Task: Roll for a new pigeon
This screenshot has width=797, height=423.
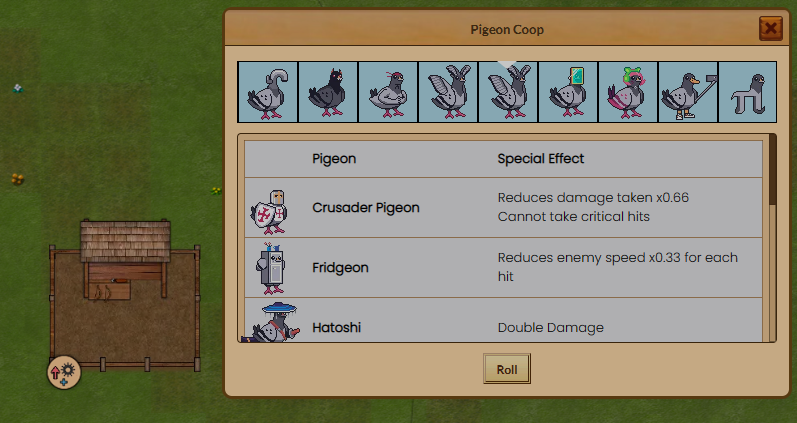Action: 506,369
